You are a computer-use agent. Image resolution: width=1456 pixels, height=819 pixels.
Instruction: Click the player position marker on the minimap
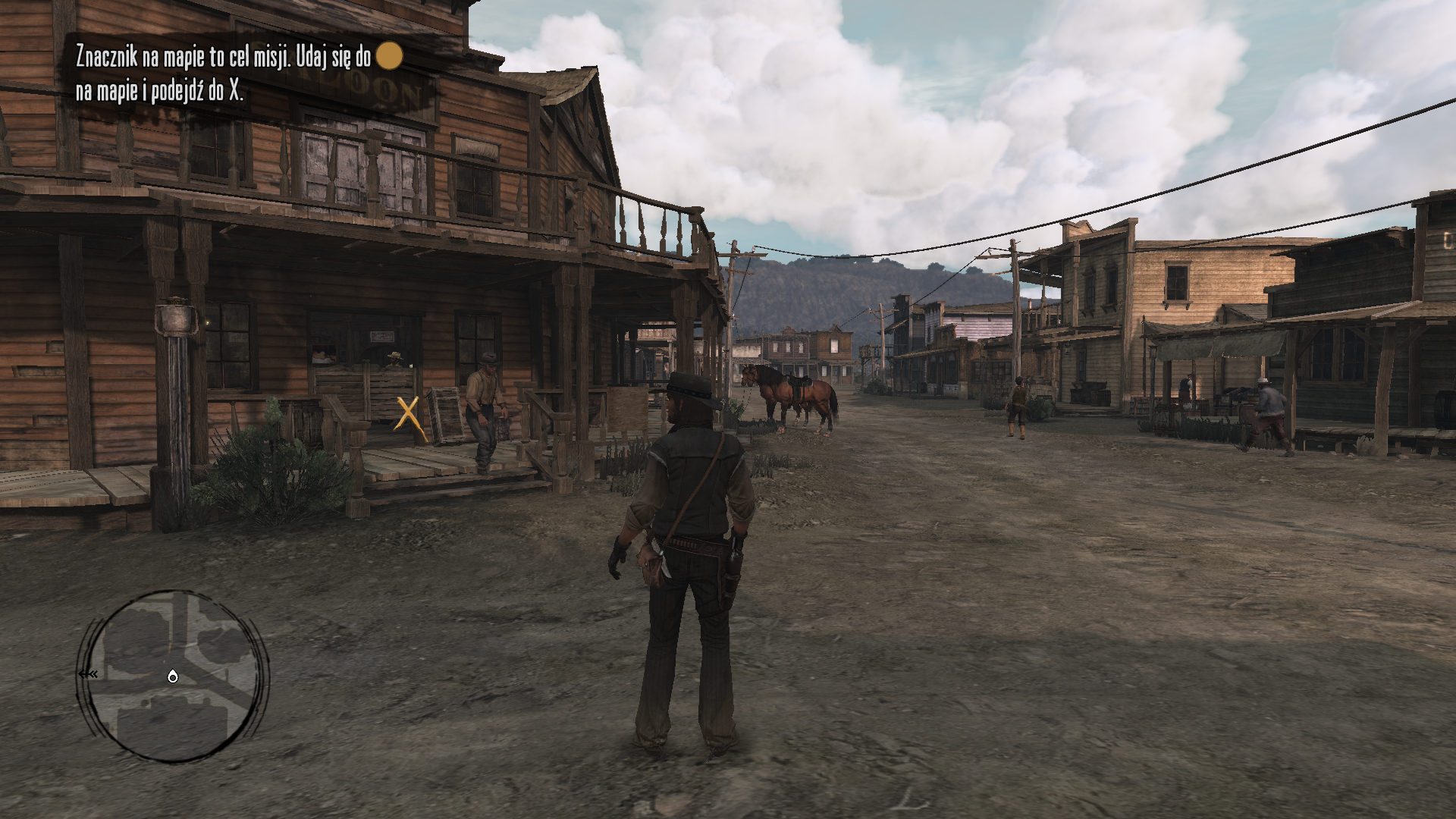pos(173,676)
